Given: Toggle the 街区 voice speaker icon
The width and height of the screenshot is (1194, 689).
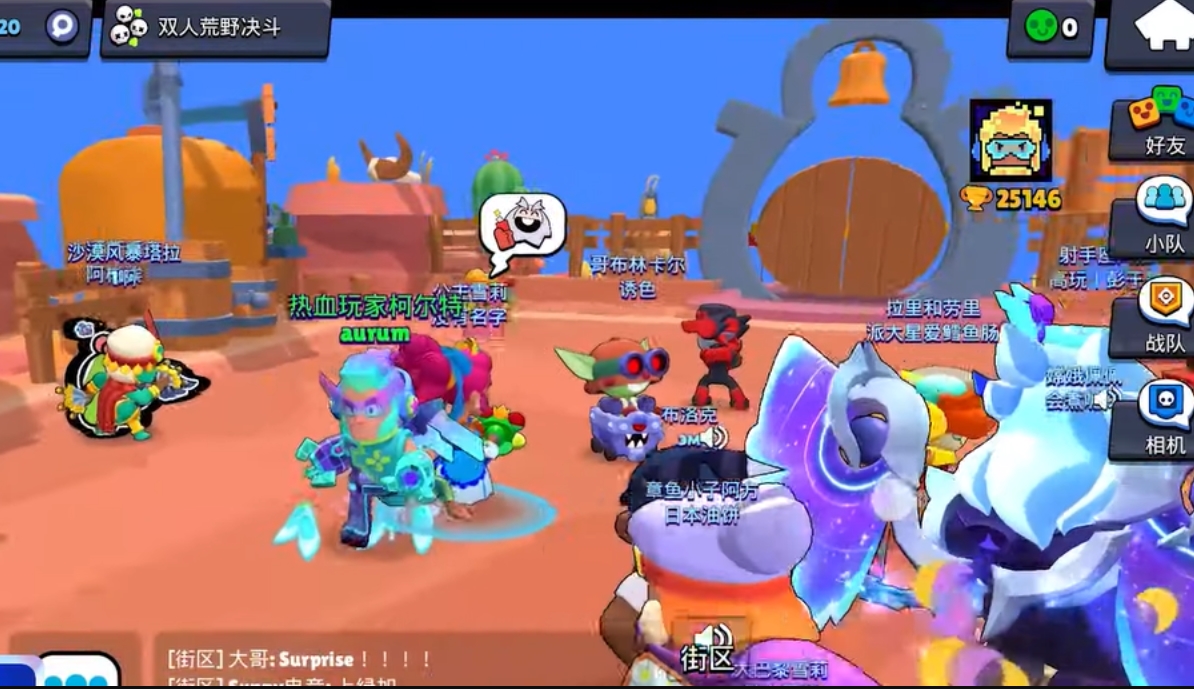Looking at the screenshot, I should 710,636.
